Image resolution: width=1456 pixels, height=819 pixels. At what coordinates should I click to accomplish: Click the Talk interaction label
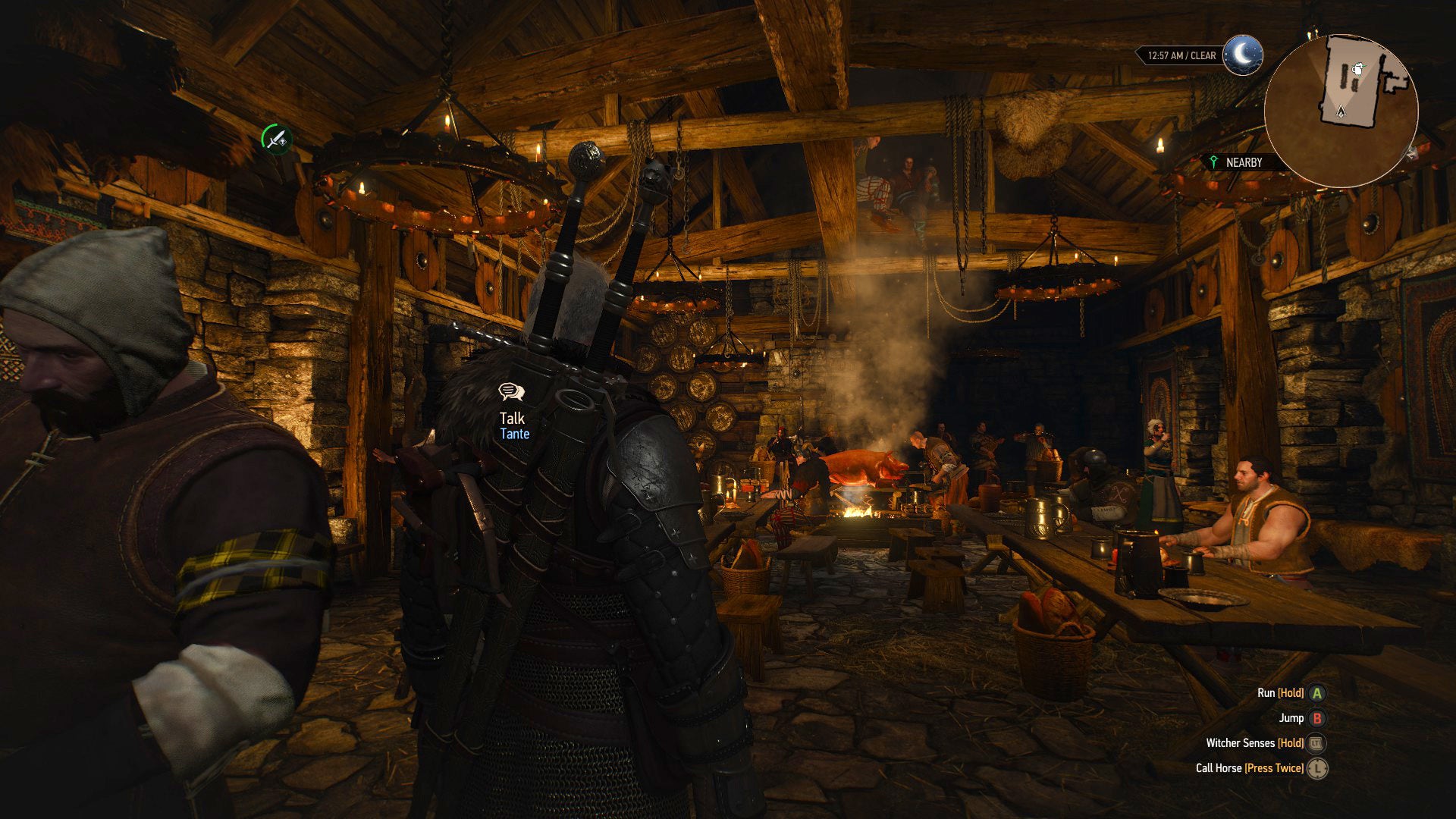(510, 416)
